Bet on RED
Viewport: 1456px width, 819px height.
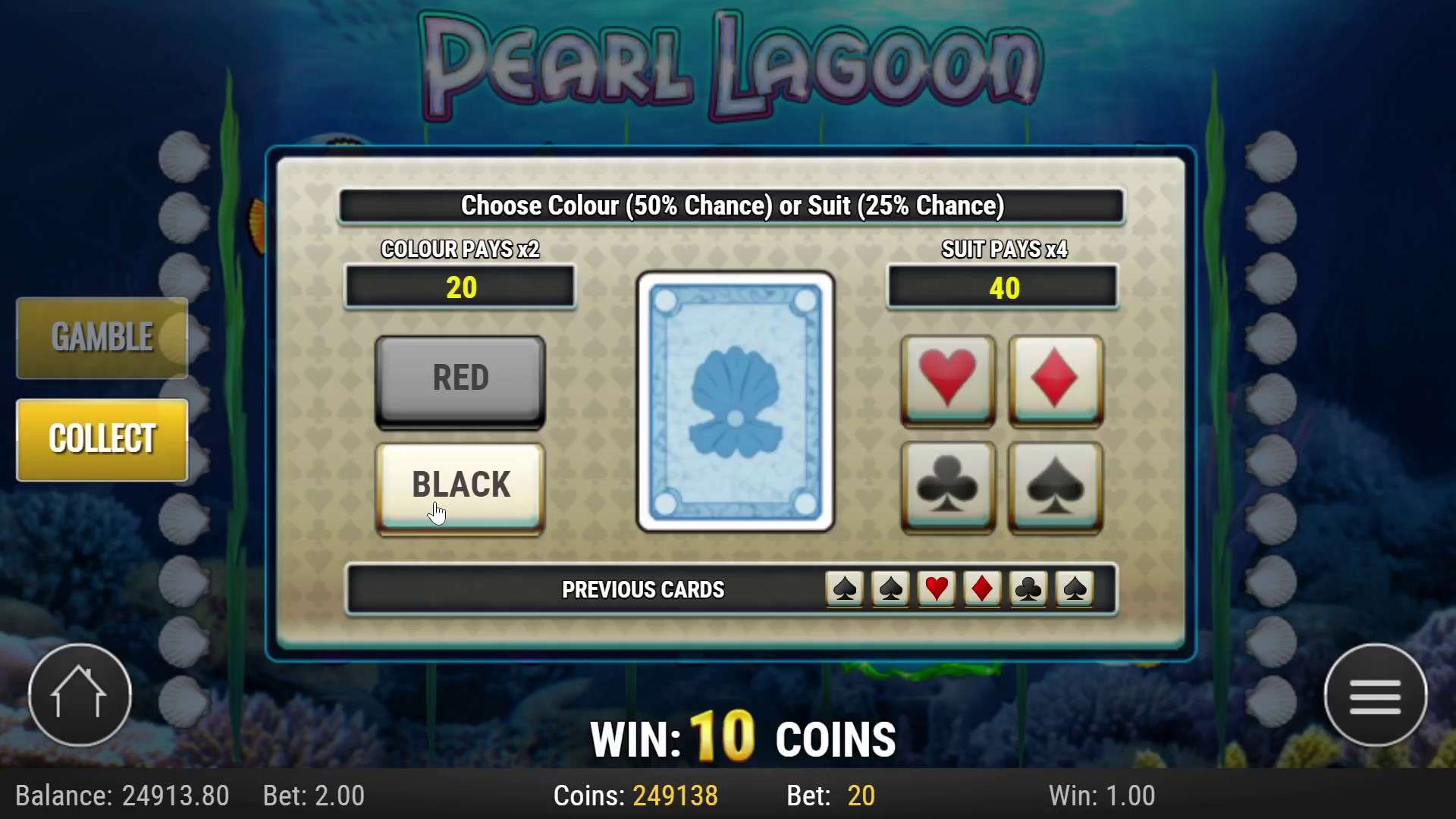coord(460,377)
